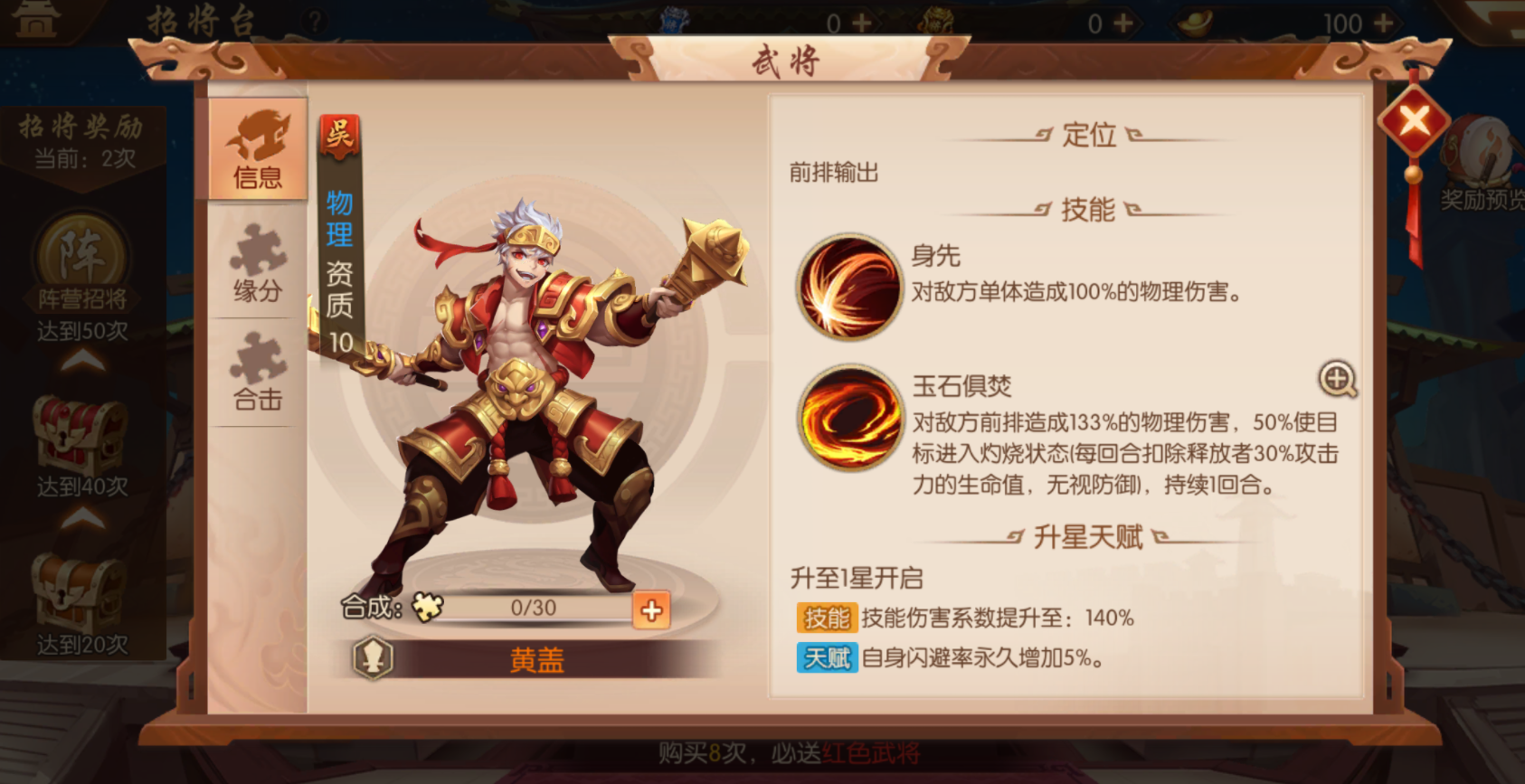Click the 0/30 fragment progress bar

[x=534, y=609]
